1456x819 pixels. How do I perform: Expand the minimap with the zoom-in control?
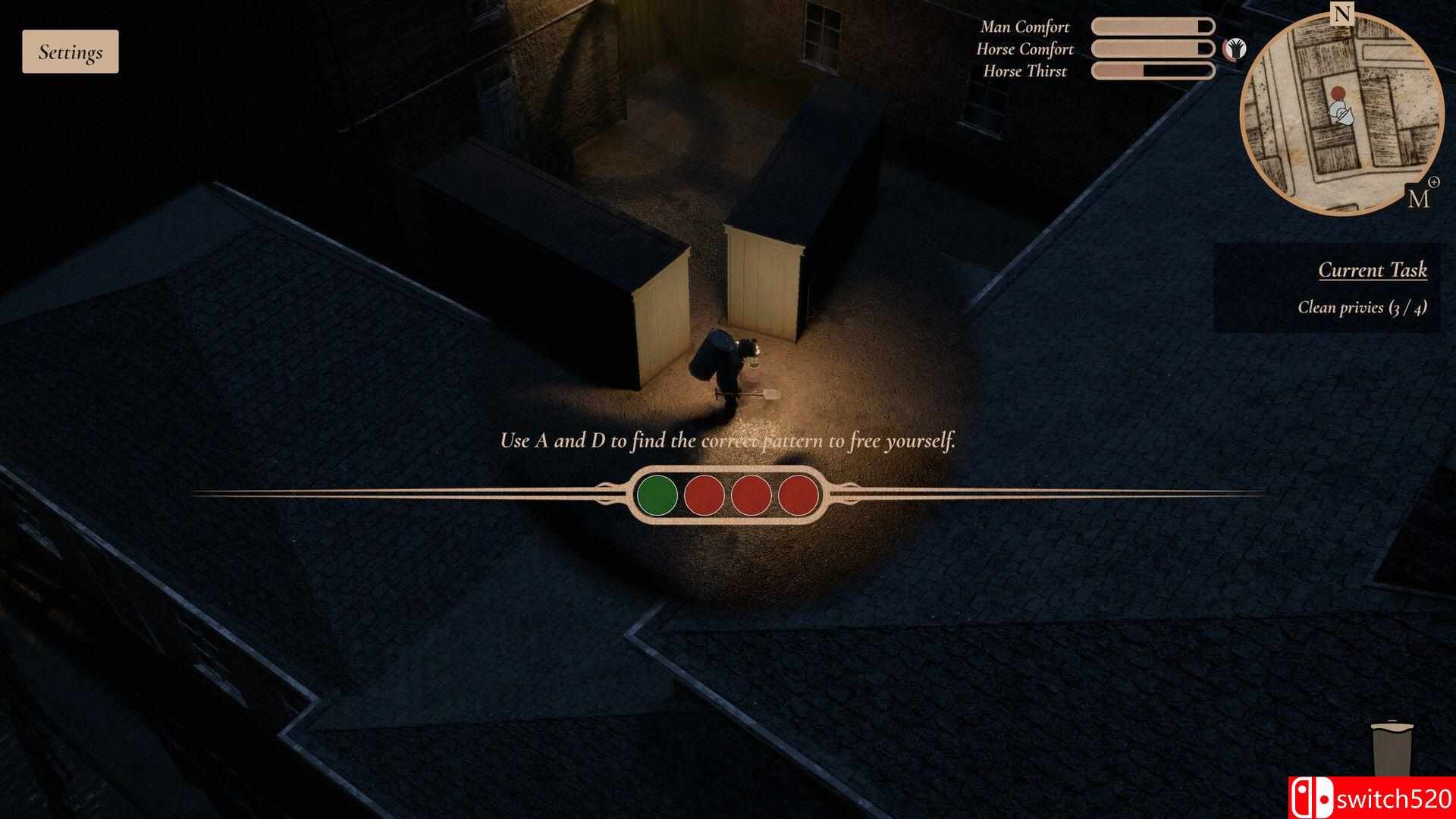pos(1435,182)
